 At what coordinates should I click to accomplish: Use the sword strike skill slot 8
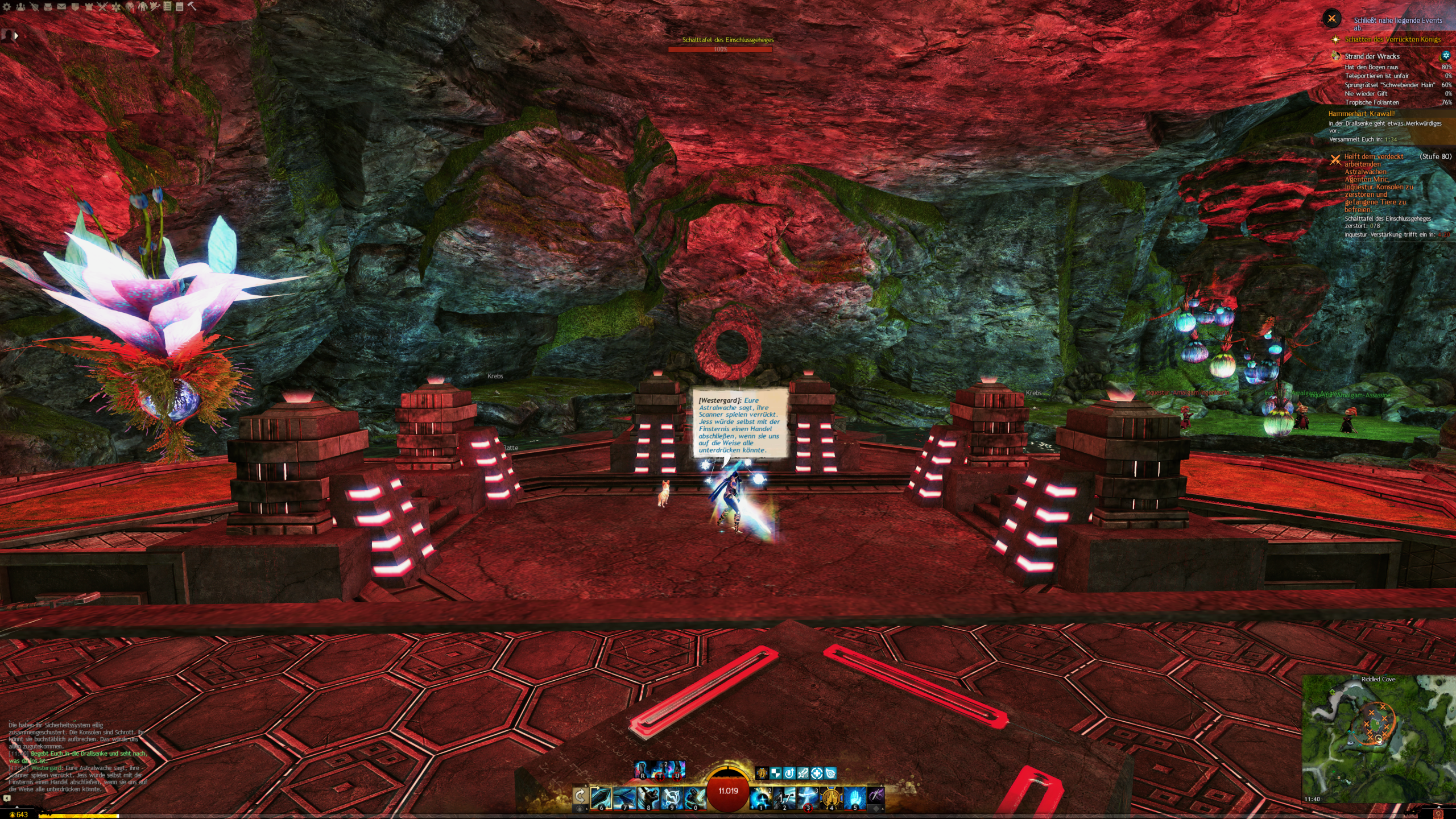pyautogui.click(x=648, y=798)
